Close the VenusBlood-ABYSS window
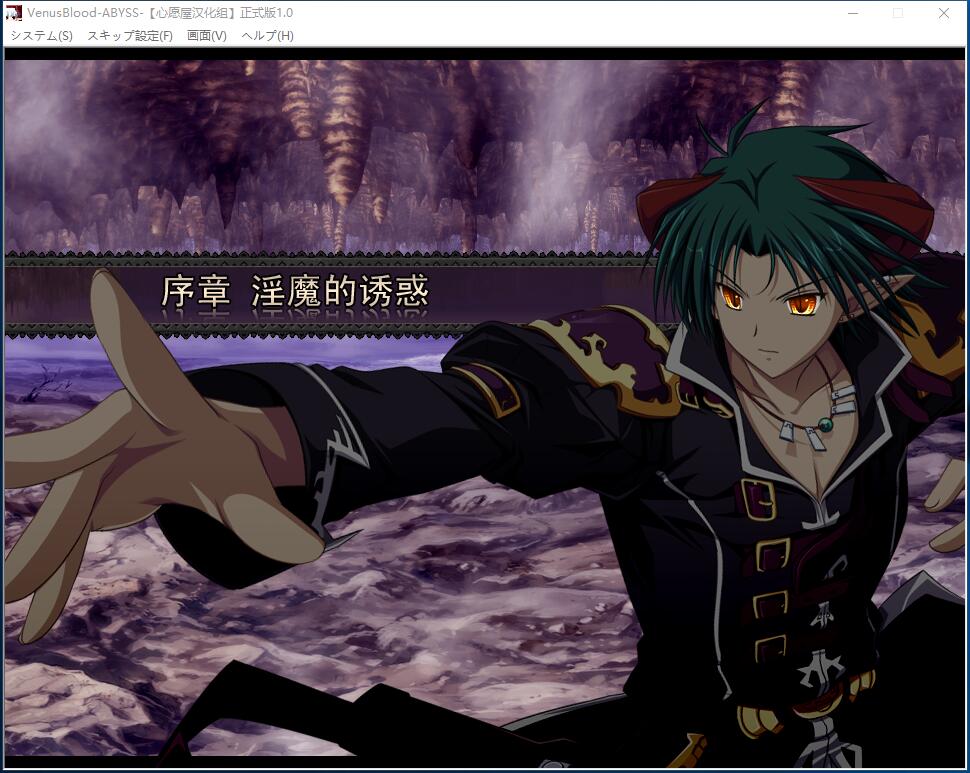 tap(944, 13)
